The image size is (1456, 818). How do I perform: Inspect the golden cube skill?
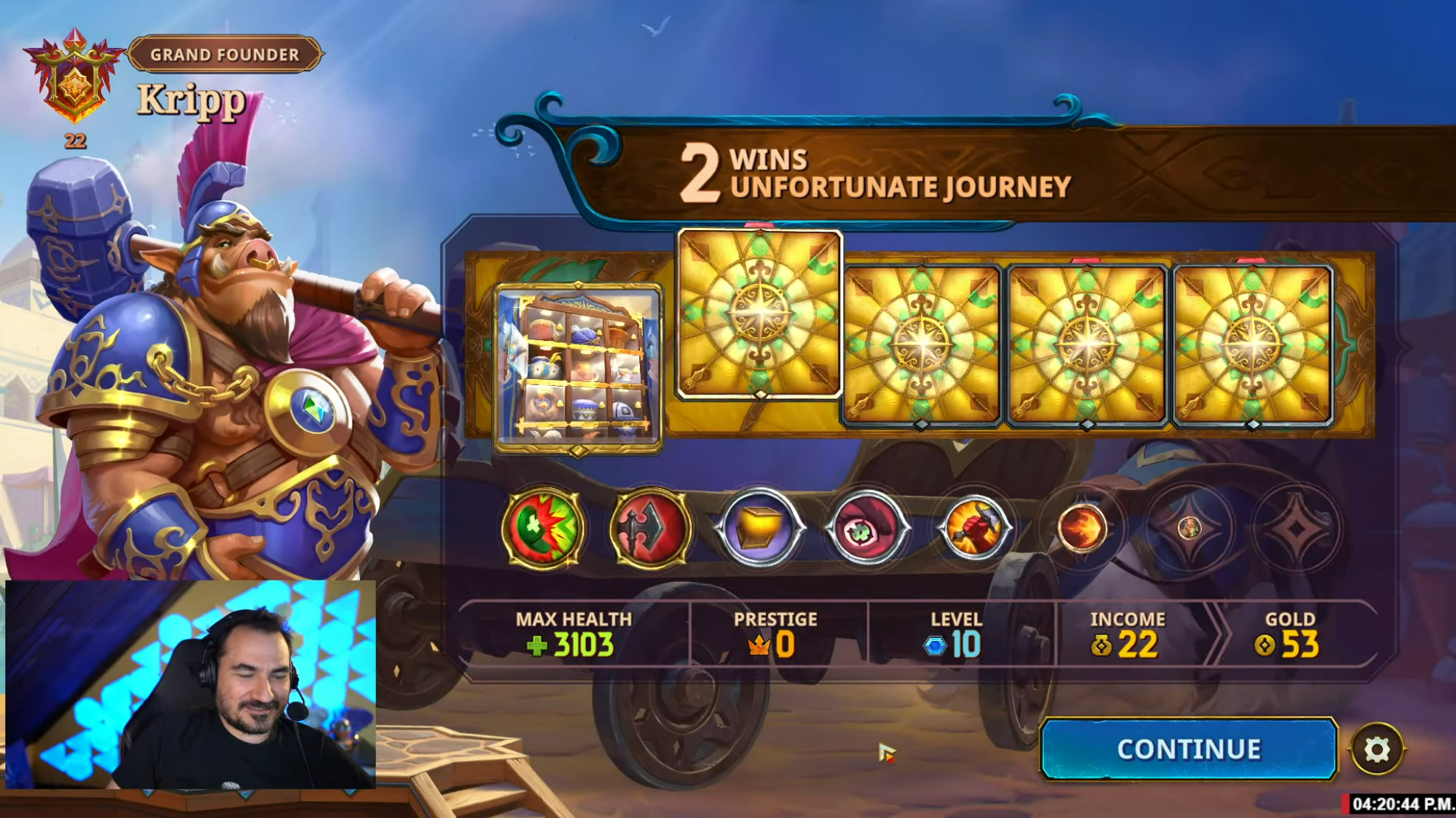pos(759,527)
